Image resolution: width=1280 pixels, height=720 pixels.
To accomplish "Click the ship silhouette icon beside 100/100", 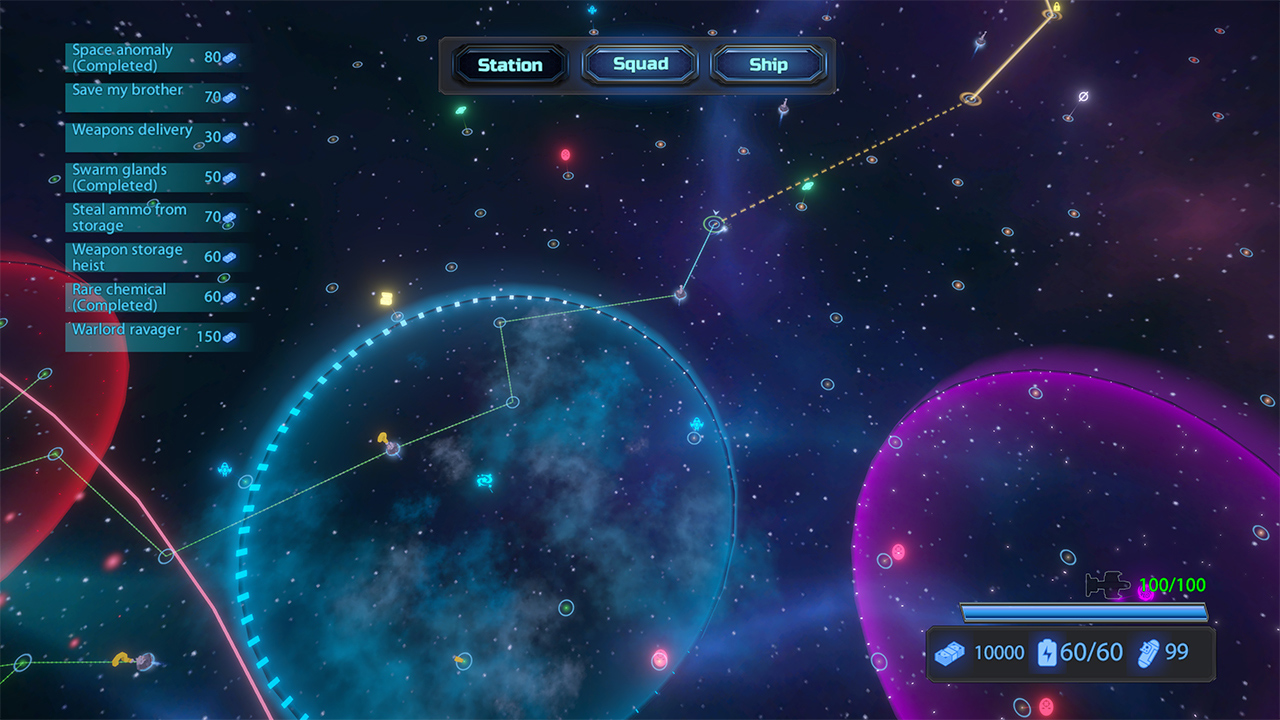I will 1108,585.
